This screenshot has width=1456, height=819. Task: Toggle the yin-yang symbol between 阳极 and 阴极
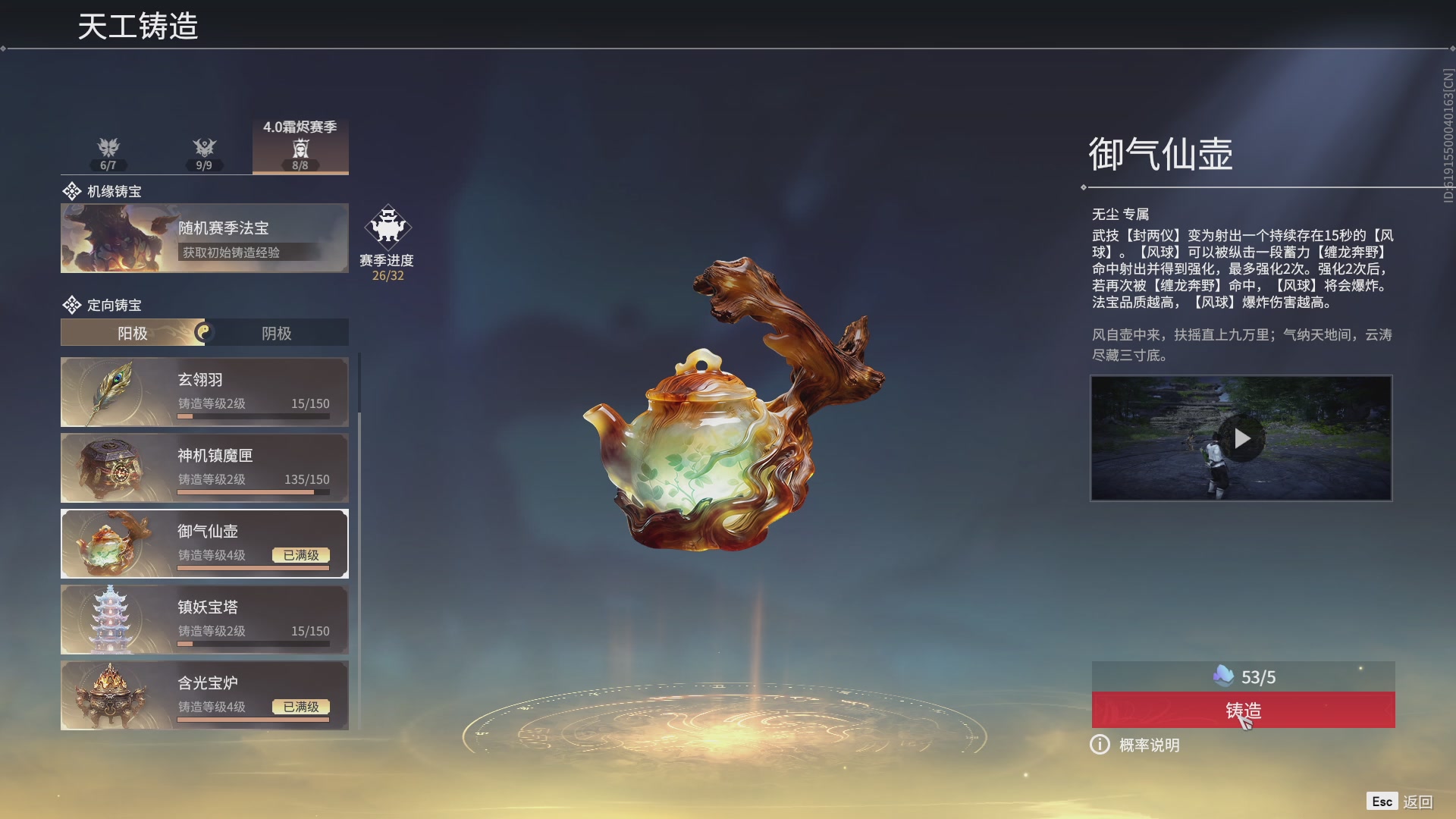click(206, 331)
